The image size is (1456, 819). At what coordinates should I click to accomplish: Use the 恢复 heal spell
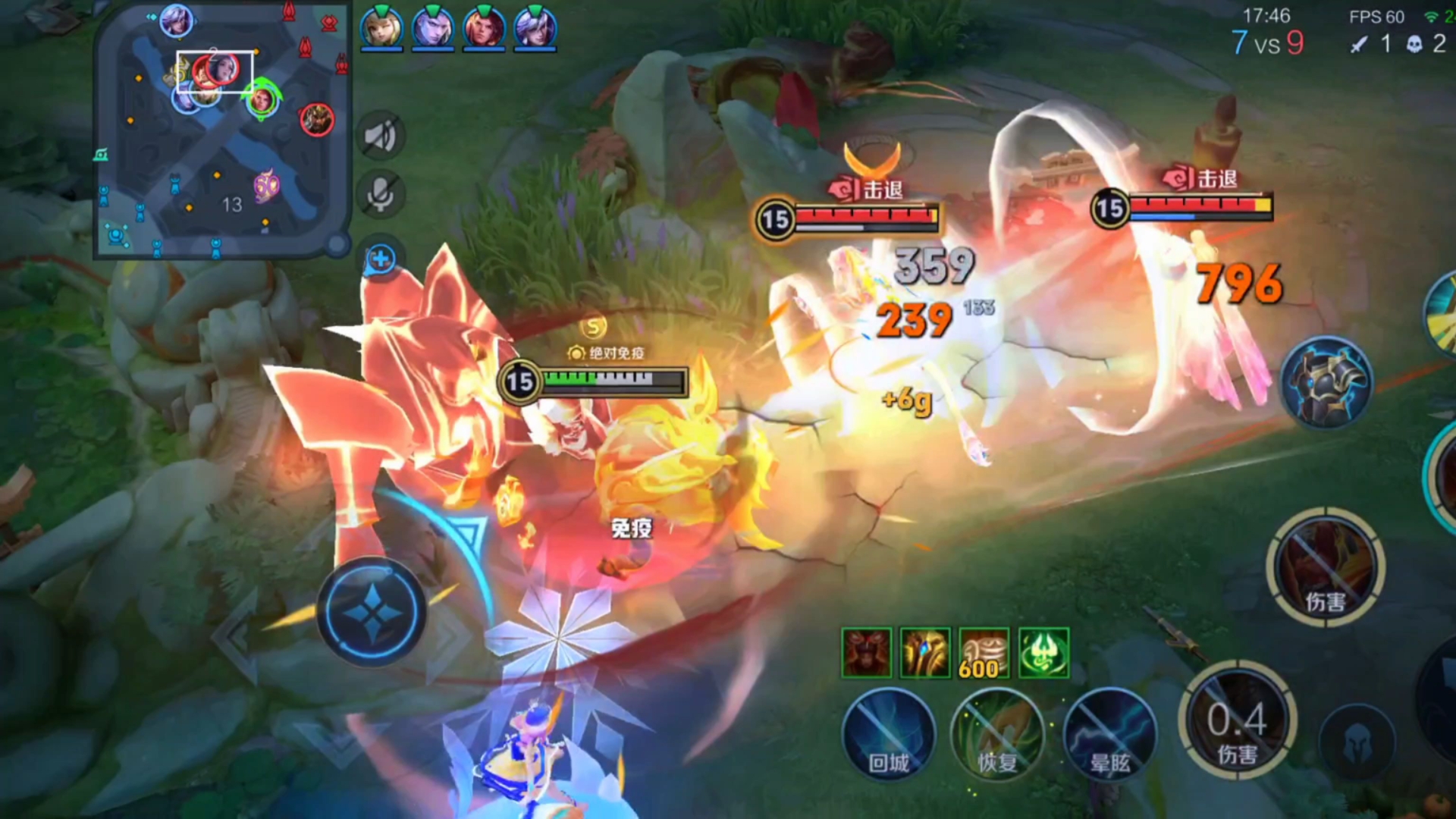[x=997, y=733]
